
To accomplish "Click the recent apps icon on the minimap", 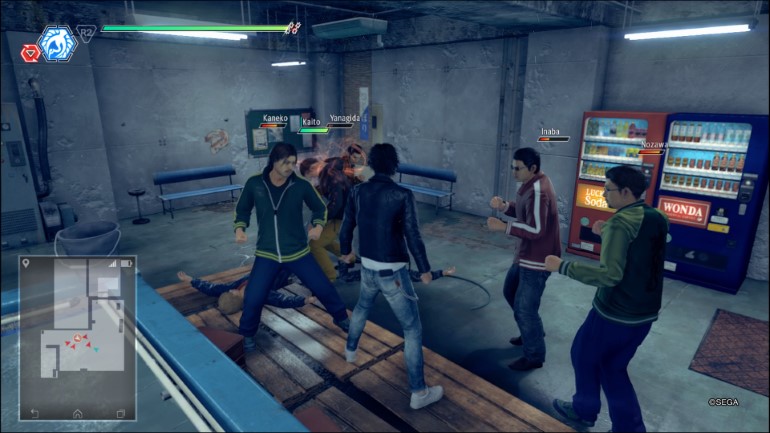I will pos(120,412).
